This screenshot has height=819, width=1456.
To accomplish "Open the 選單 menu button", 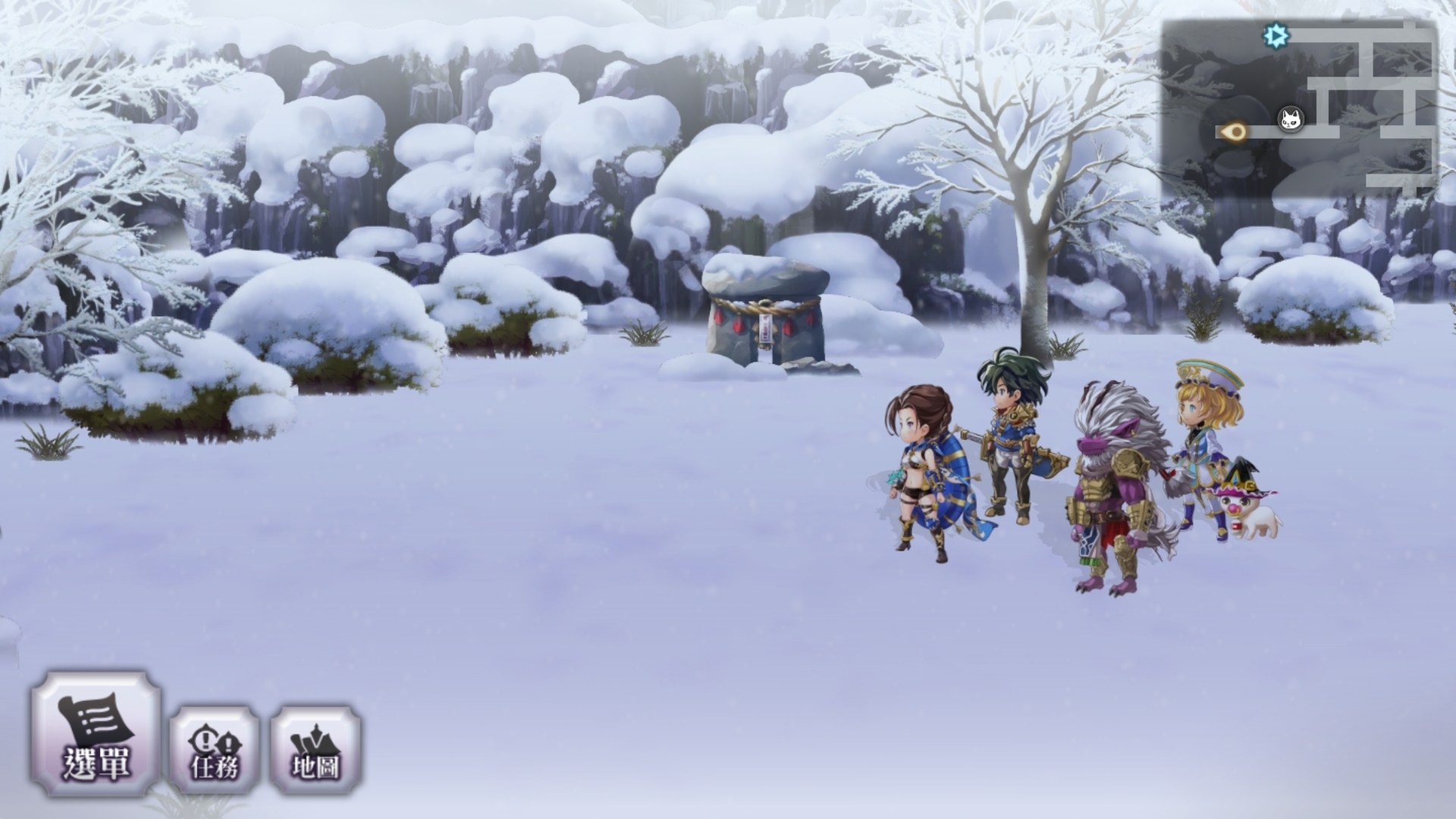I will [x=96, y=733].
